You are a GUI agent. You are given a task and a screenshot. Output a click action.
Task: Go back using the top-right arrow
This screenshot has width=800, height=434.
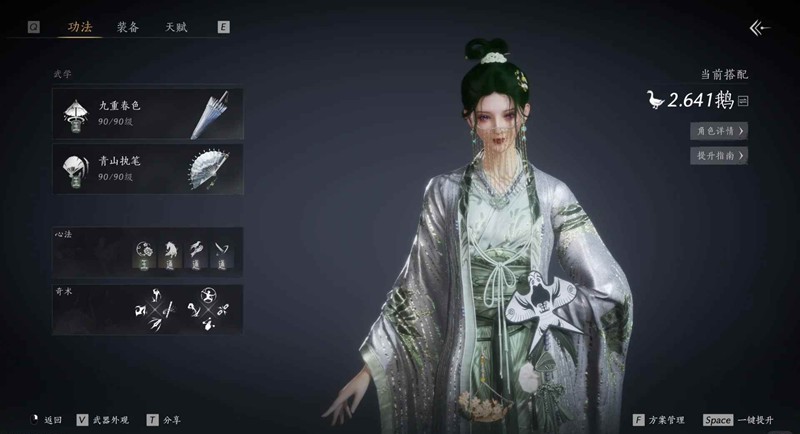click(760, 28)
